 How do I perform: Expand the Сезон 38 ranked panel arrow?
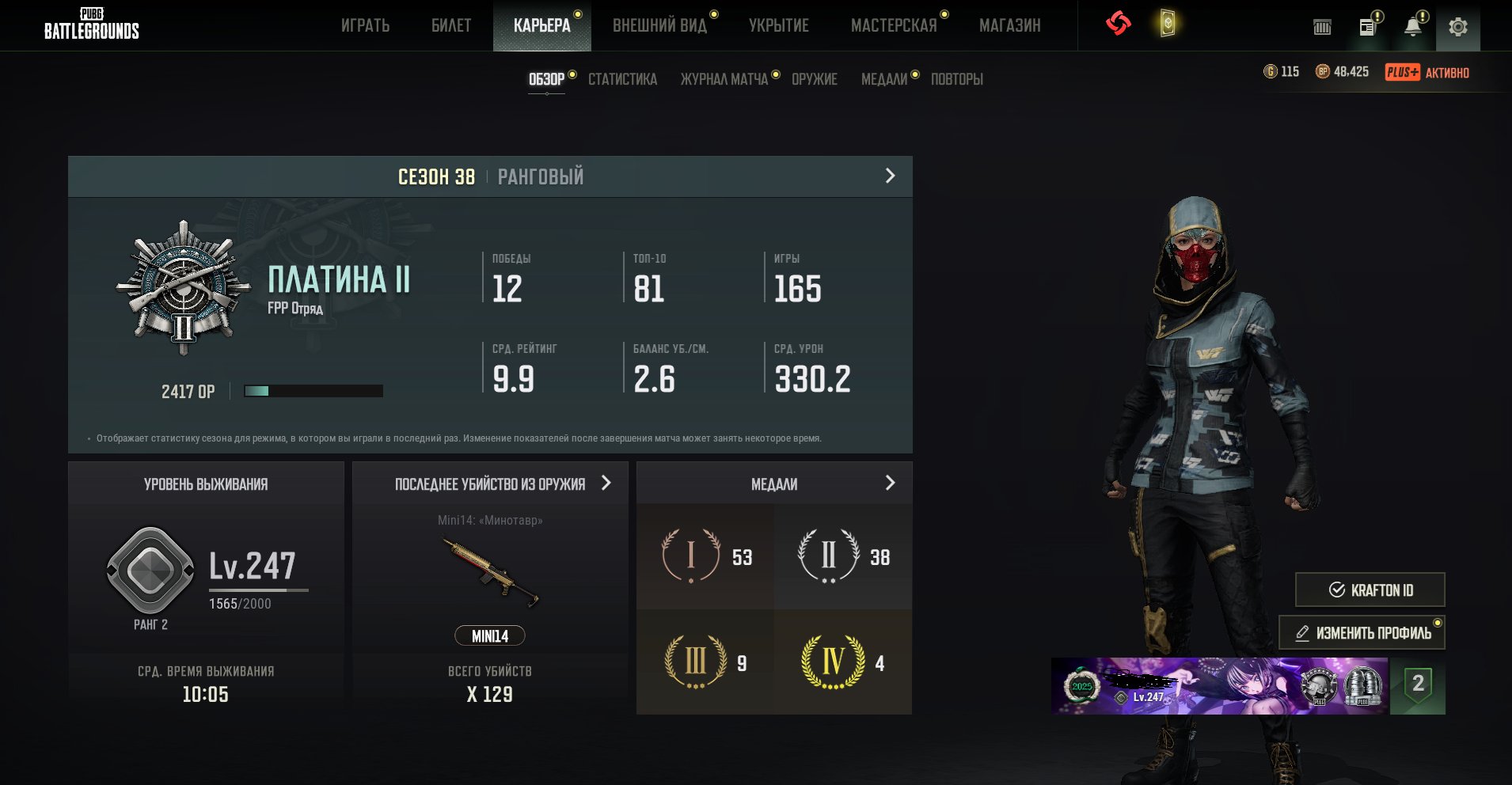(x=890, y=176)
